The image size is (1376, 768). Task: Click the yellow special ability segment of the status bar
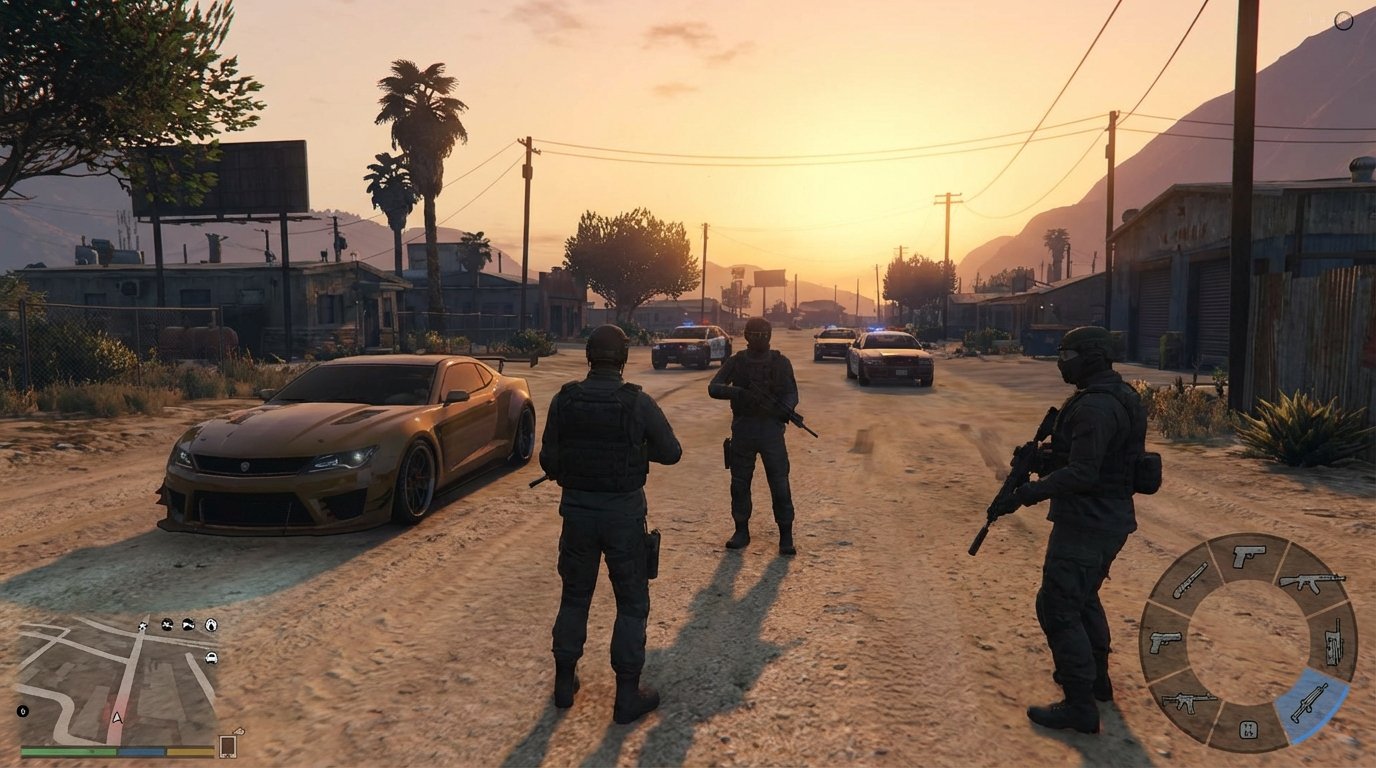tap(190, 751)
